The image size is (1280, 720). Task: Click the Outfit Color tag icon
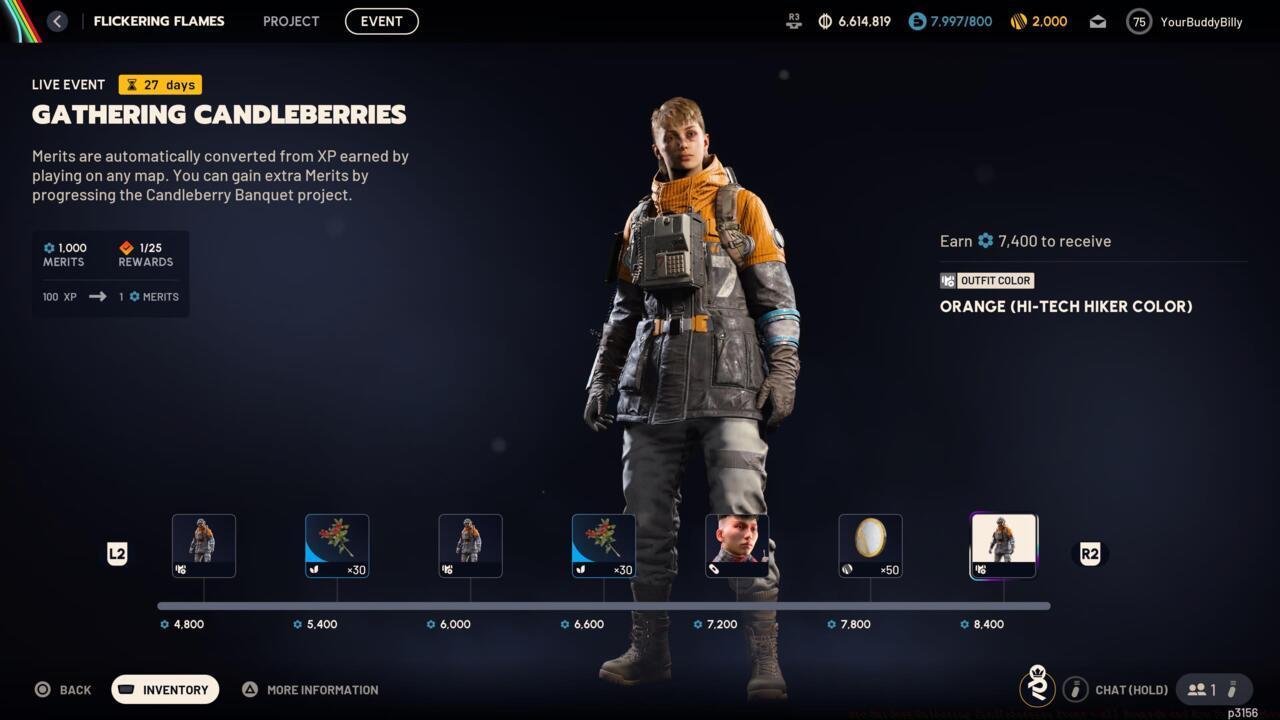[x=948, y=281]
